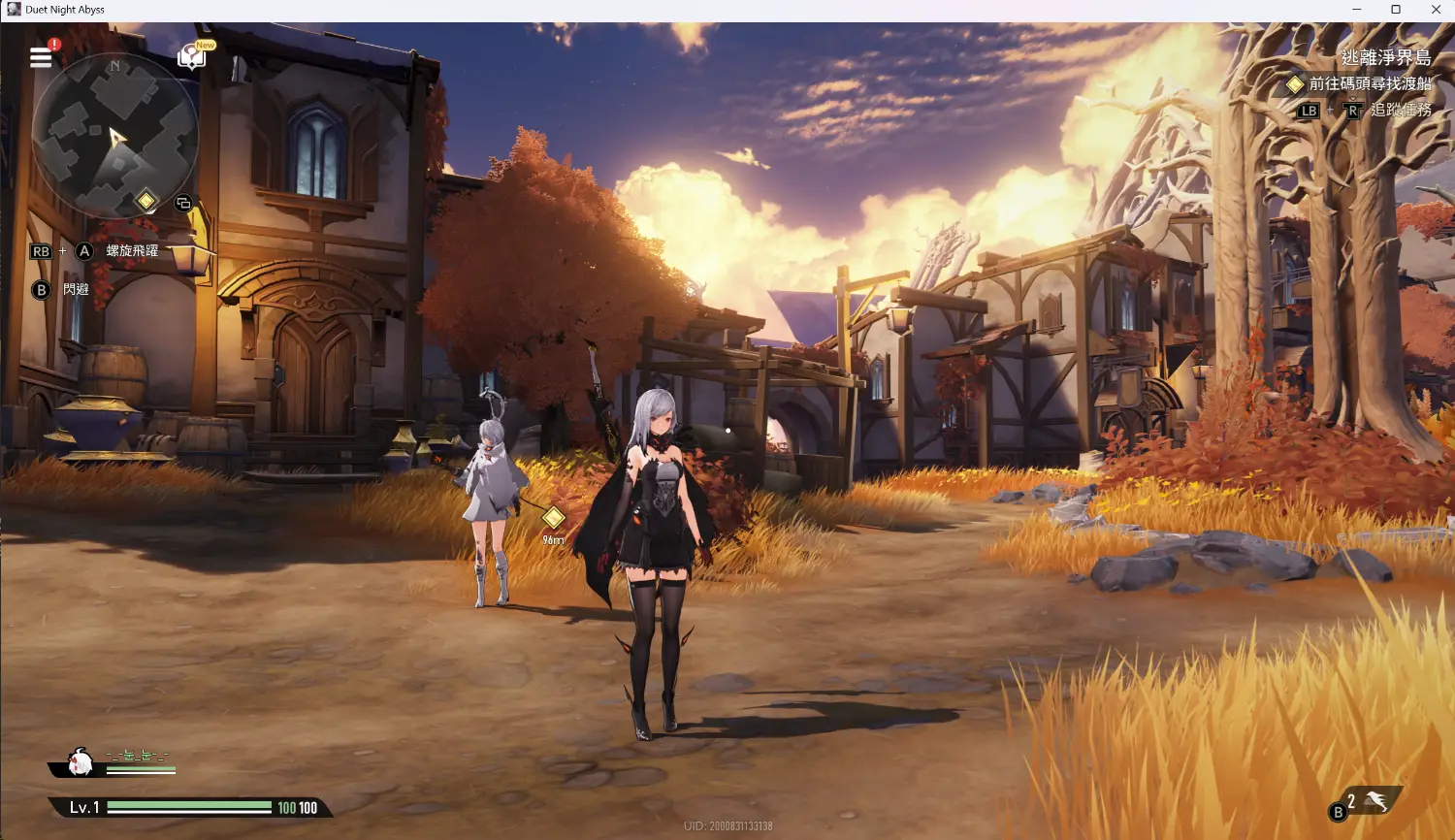Select the yellow quest marker on the minimap

tap(145, 201)
